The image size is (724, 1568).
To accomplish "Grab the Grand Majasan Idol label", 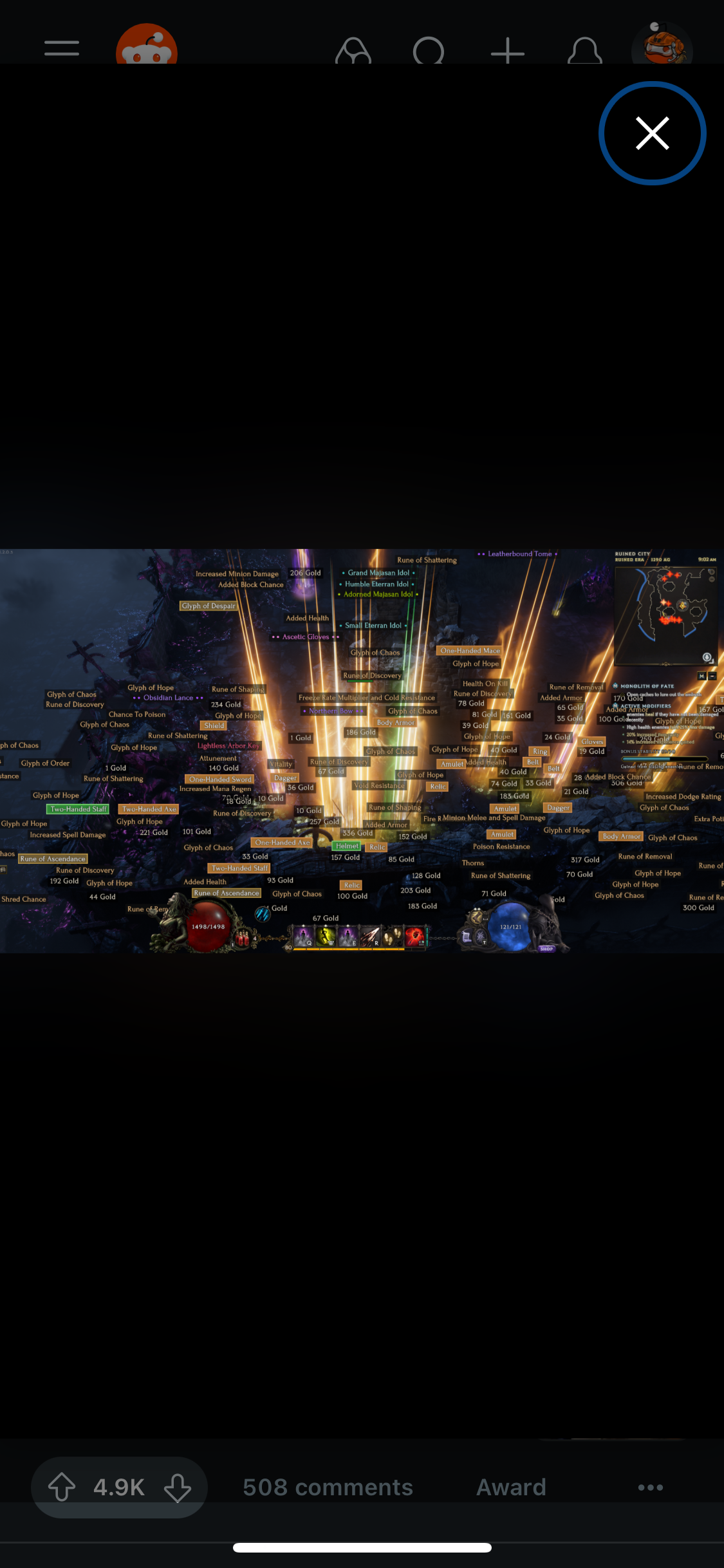I will tap(378, 572).
